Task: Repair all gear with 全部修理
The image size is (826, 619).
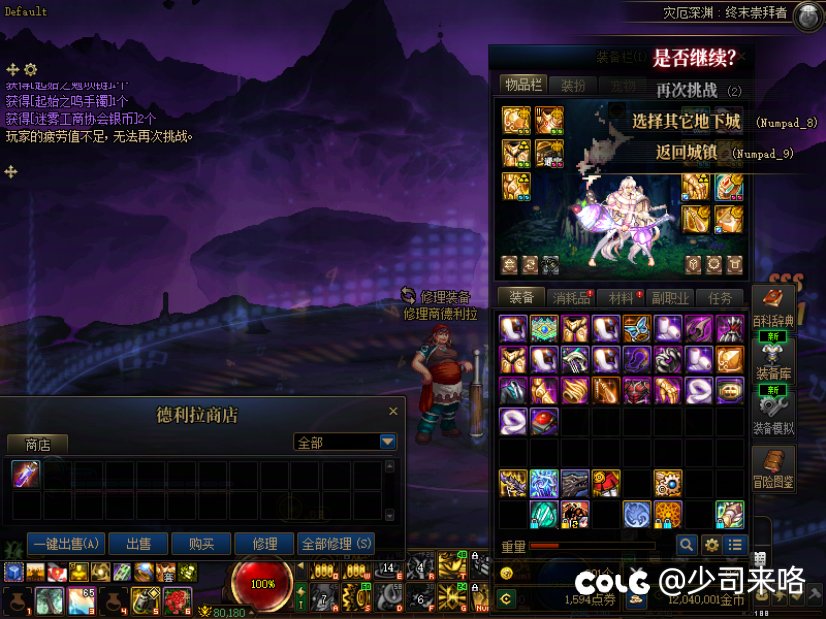Action: (336, 544)
